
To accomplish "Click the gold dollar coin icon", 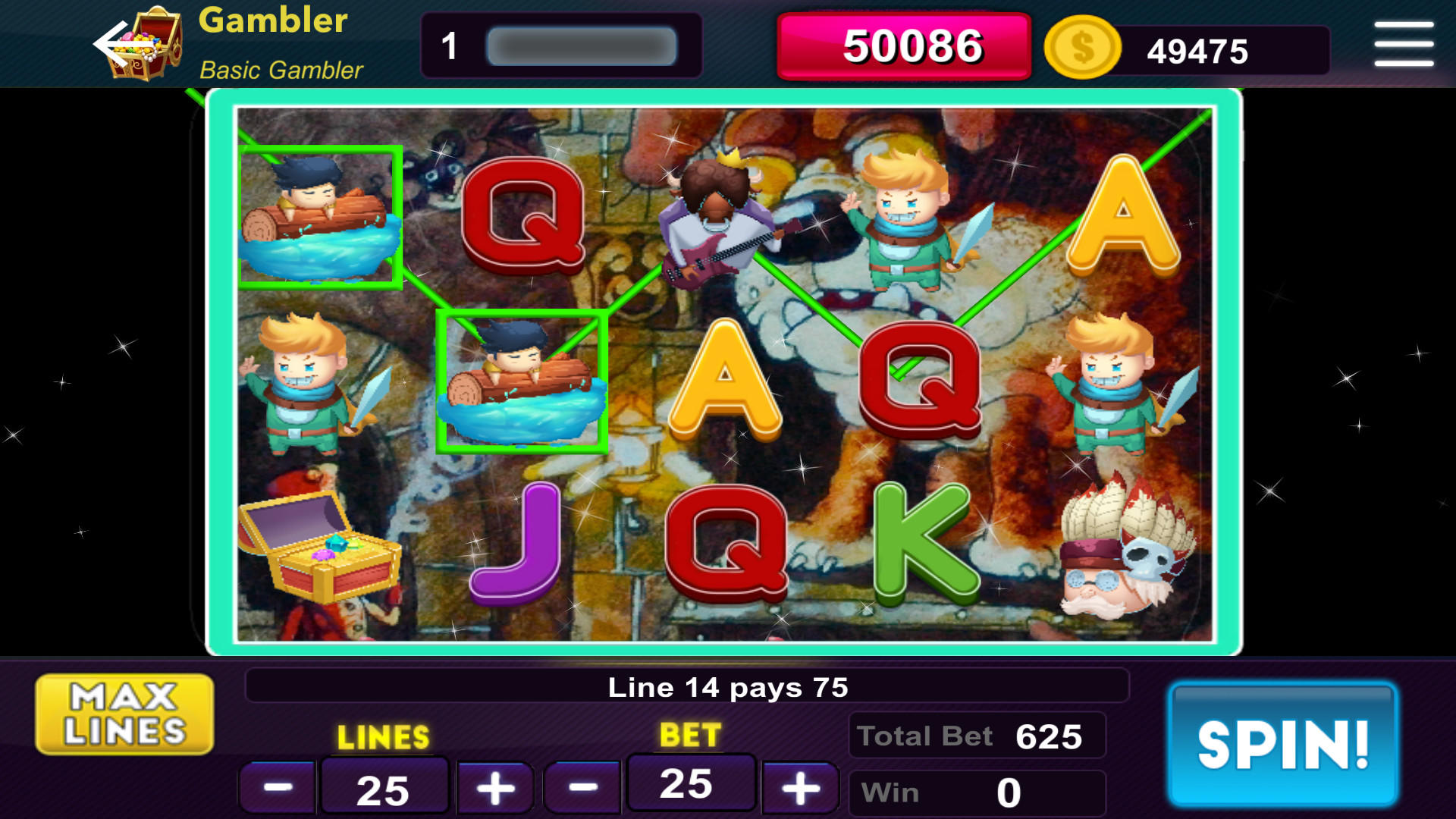I will coord(1082,49).
